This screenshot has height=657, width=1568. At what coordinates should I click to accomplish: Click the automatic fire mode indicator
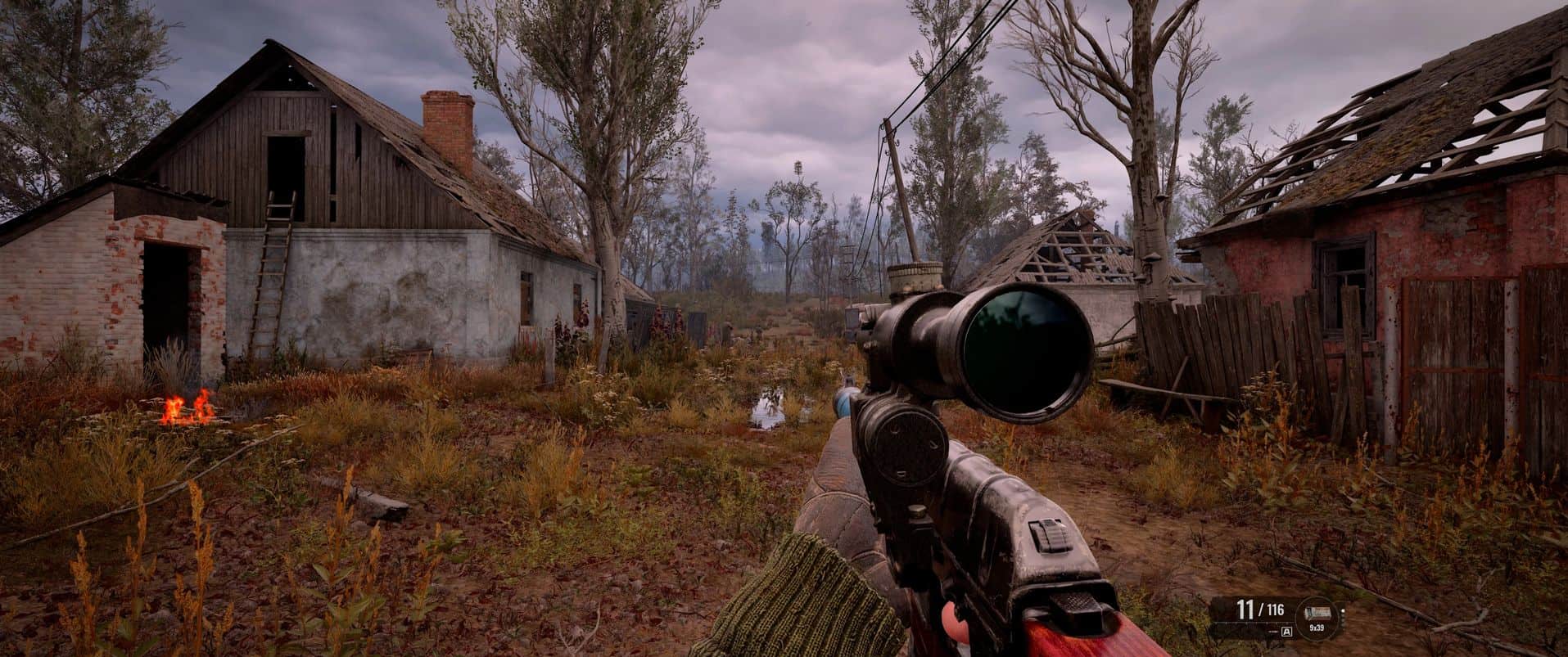click(1286, 632)
